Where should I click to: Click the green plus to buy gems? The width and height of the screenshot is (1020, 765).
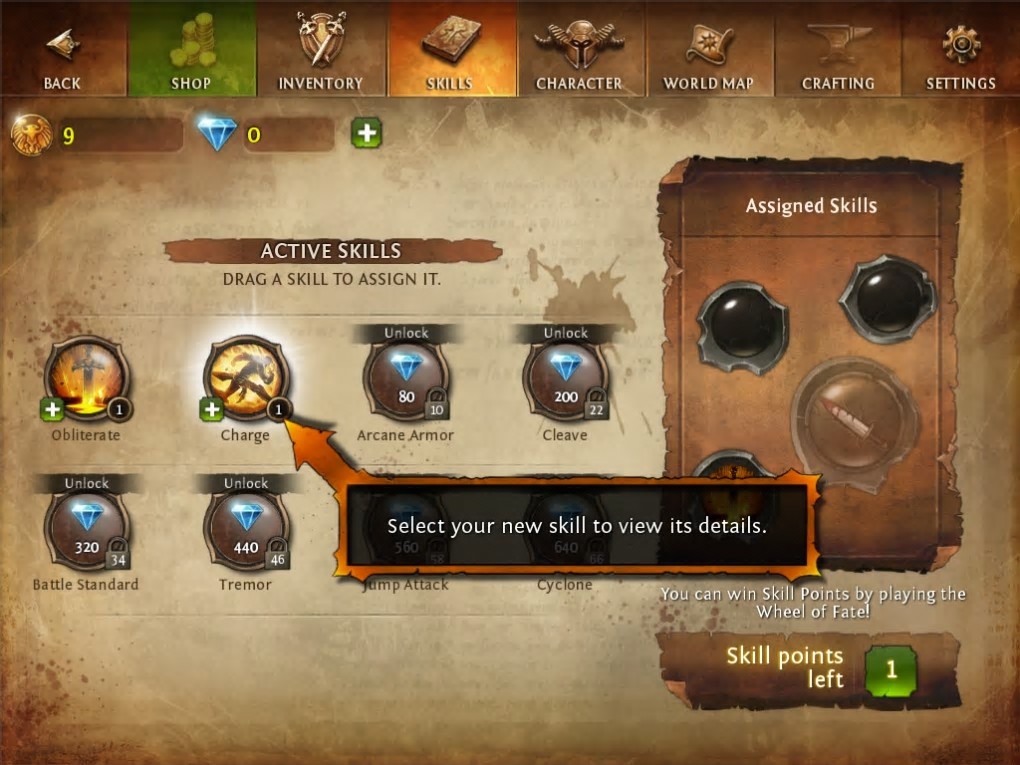(x=366, y=133)
